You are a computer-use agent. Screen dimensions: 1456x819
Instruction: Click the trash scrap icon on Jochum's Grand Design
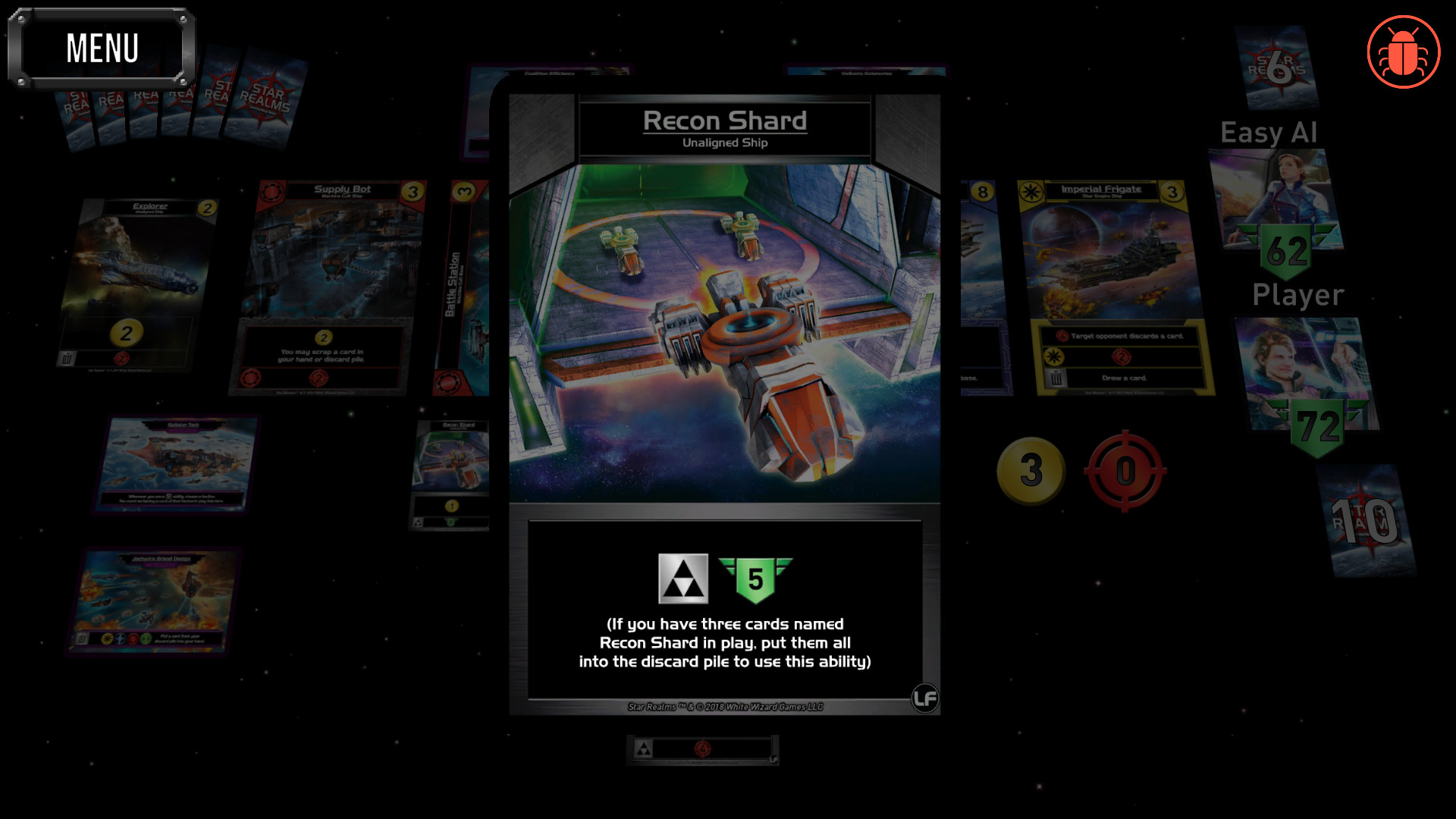(81, 638)
